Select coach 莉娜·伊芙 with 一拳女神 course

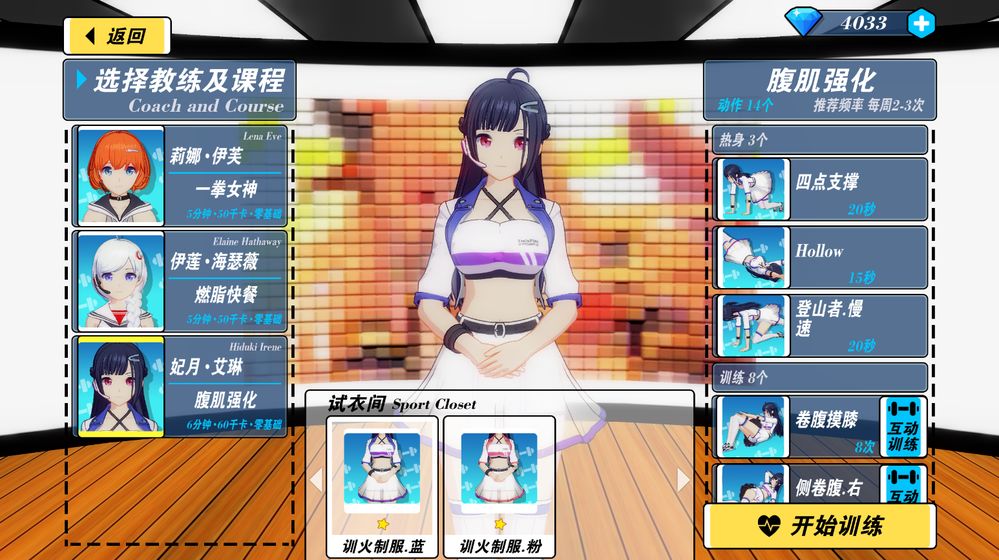click(x=180, y=177)
